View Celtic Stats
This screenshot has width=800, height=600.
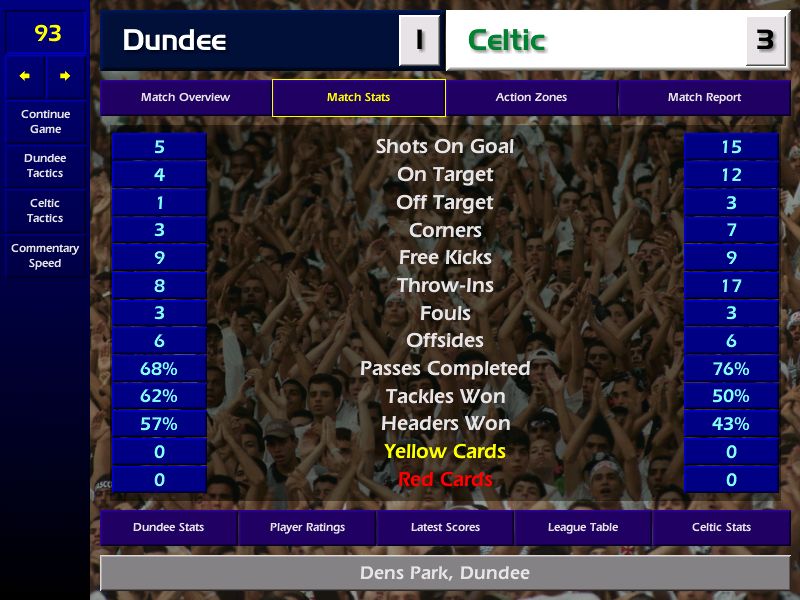point(721,527)
